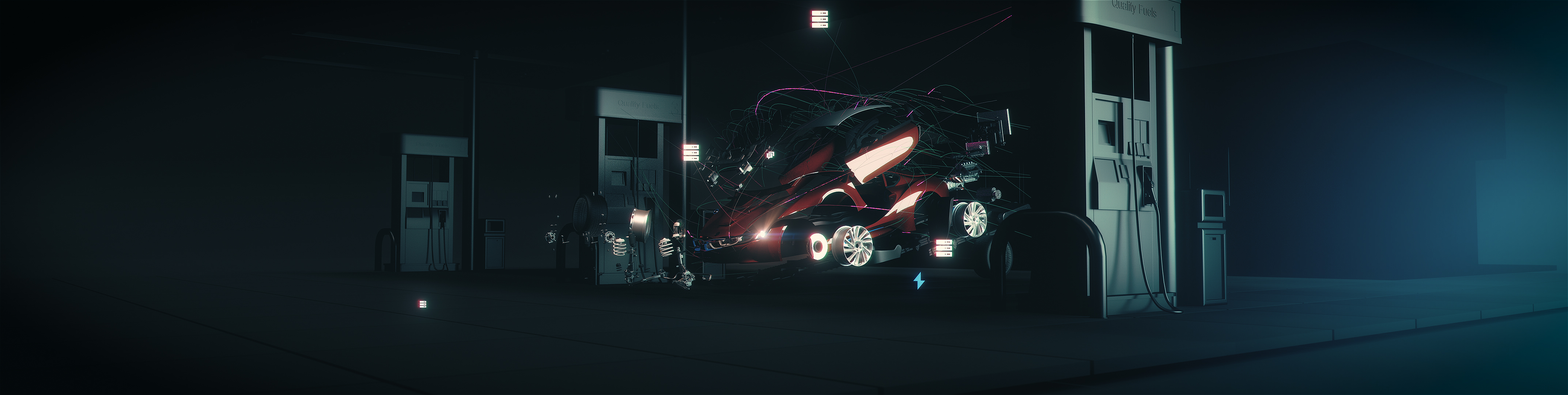
Task: Click the blue lightning bolt icon
Action: [919, 281]
